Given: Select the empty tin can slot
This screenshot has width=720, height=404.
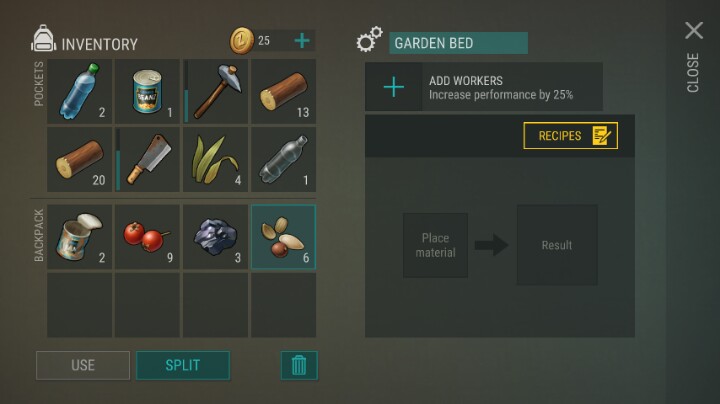Looking at the screenshot, I should (80, 237).
